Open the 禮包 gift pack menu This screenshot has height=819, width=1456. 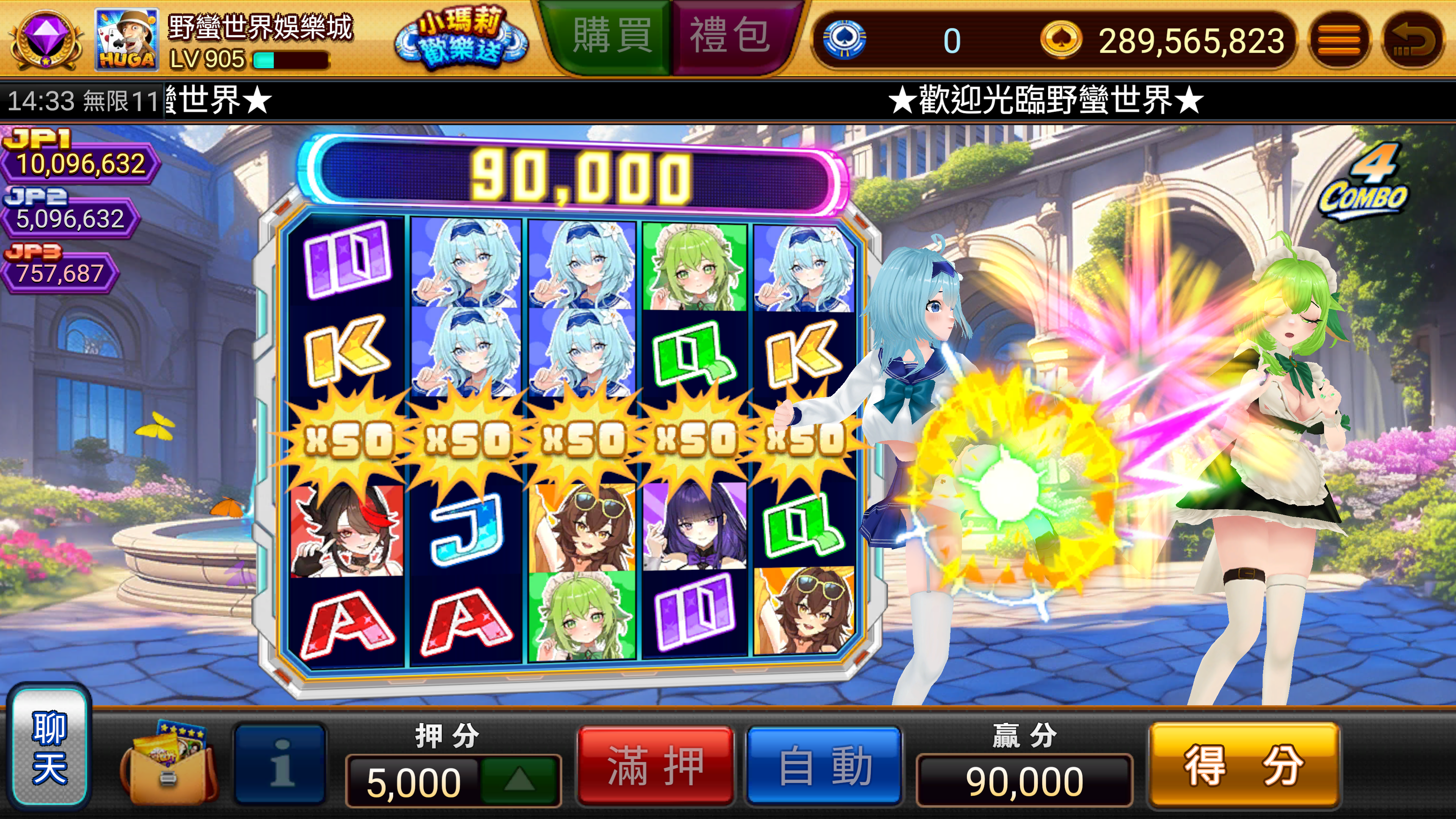tap(730, 37)
